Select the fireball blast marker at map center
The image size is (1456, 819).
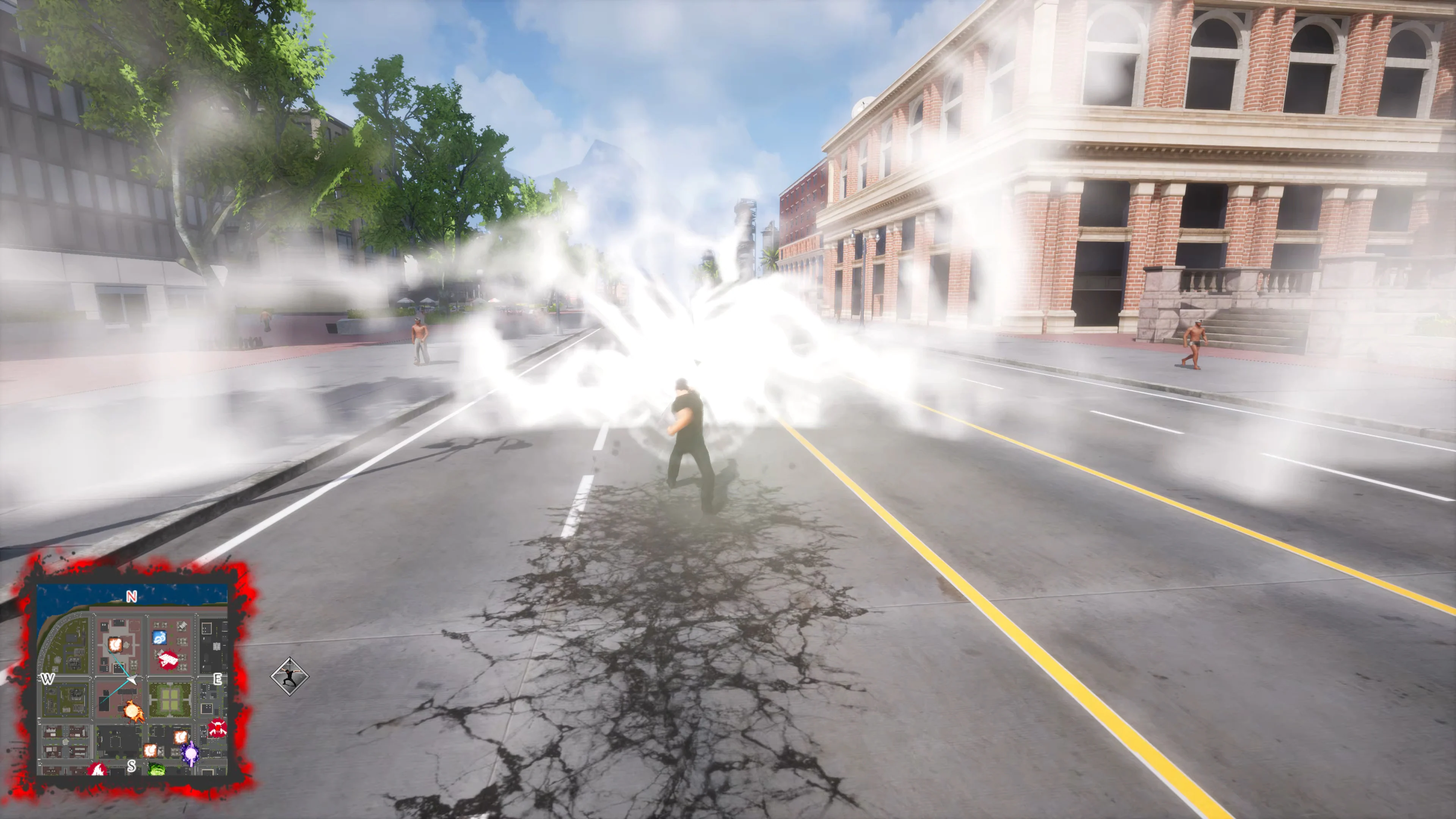tap(133, 712)
